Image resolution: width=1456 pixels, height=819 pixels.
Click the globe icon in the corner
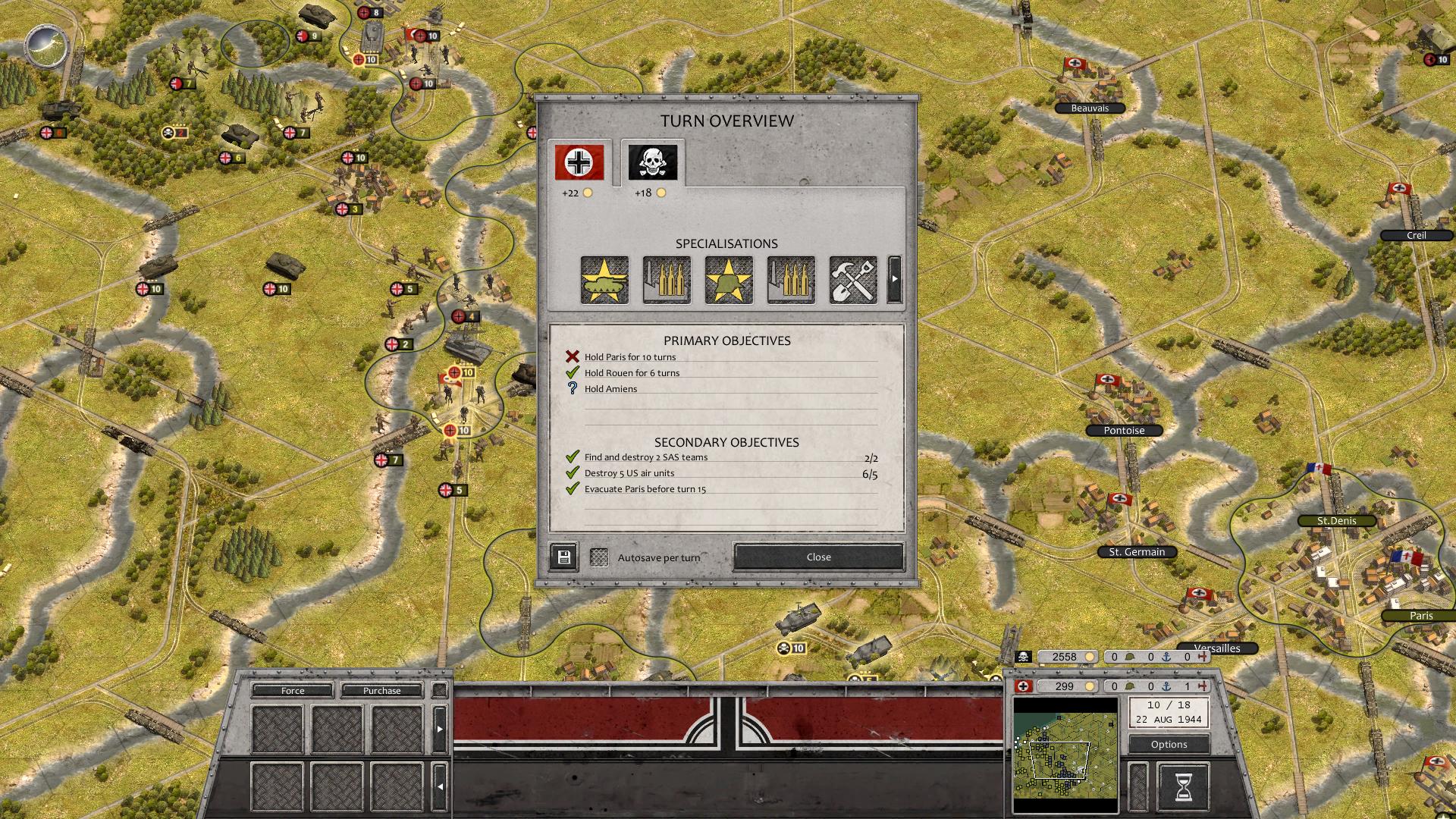pos(47,47)
